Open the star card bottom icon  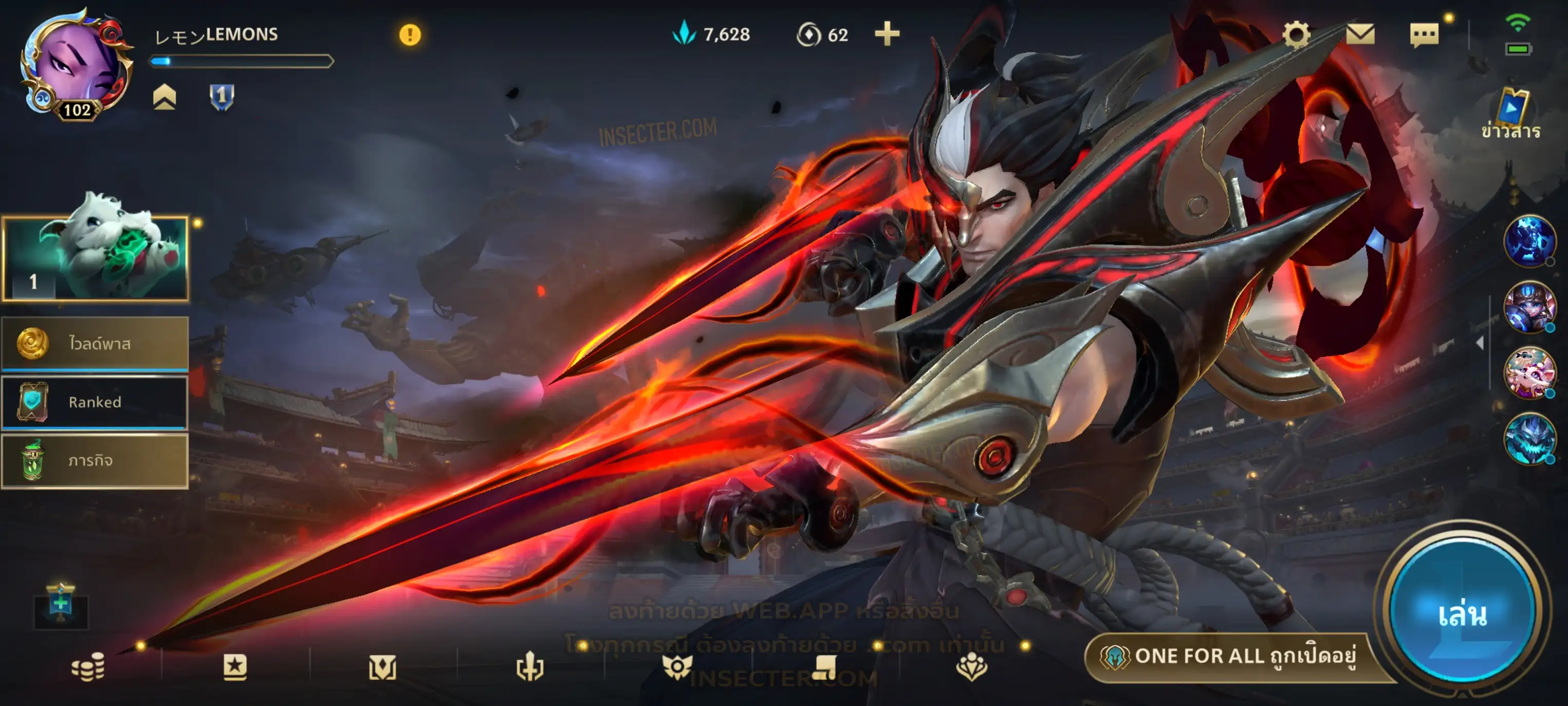[235, 667]
